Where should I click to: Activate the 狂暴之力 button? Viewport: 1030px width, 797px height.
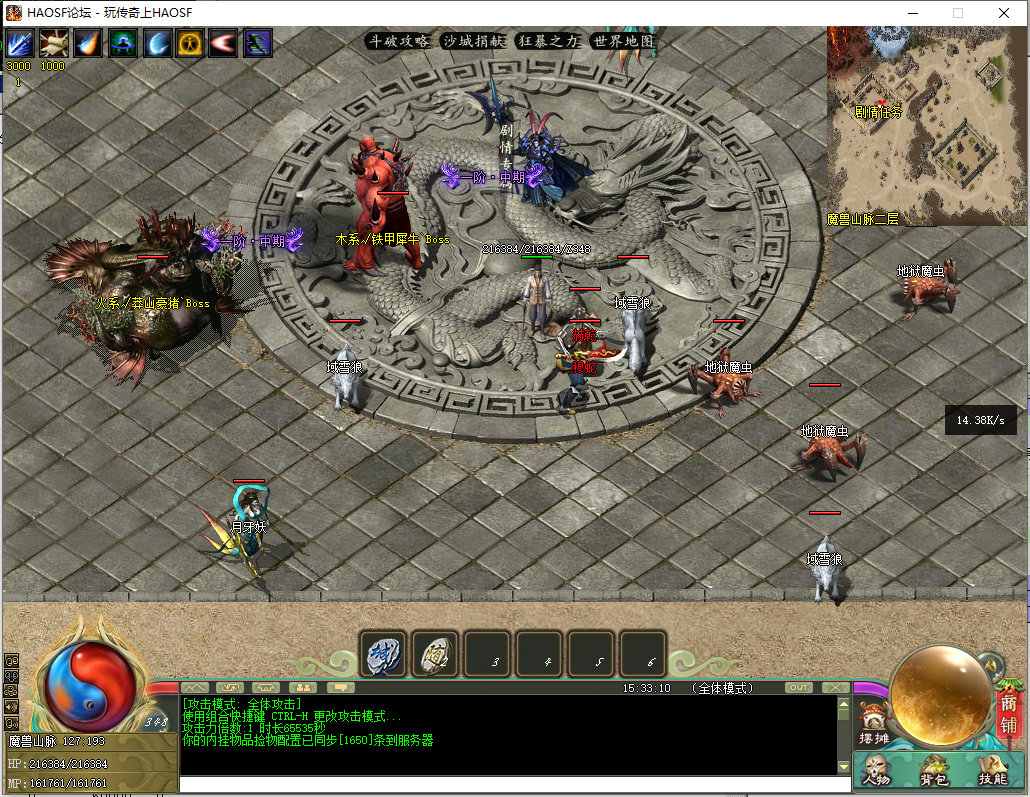coord(549,41)
